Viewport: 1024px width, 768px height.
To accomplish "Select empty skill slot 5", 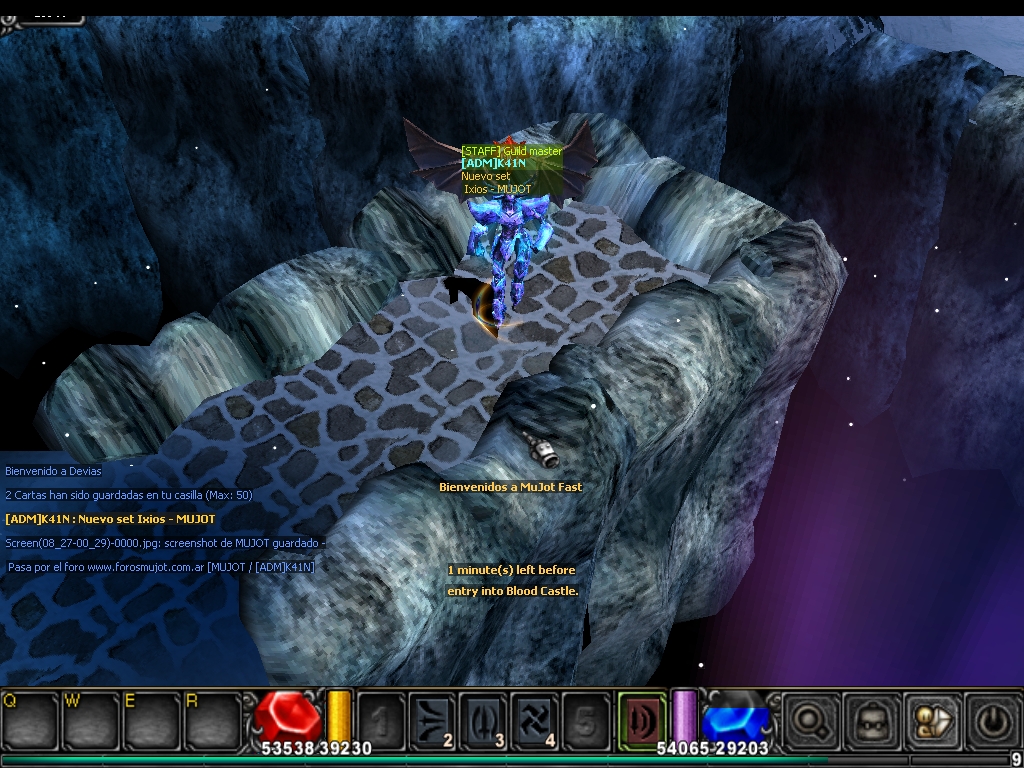I will (x=585, y=718).
